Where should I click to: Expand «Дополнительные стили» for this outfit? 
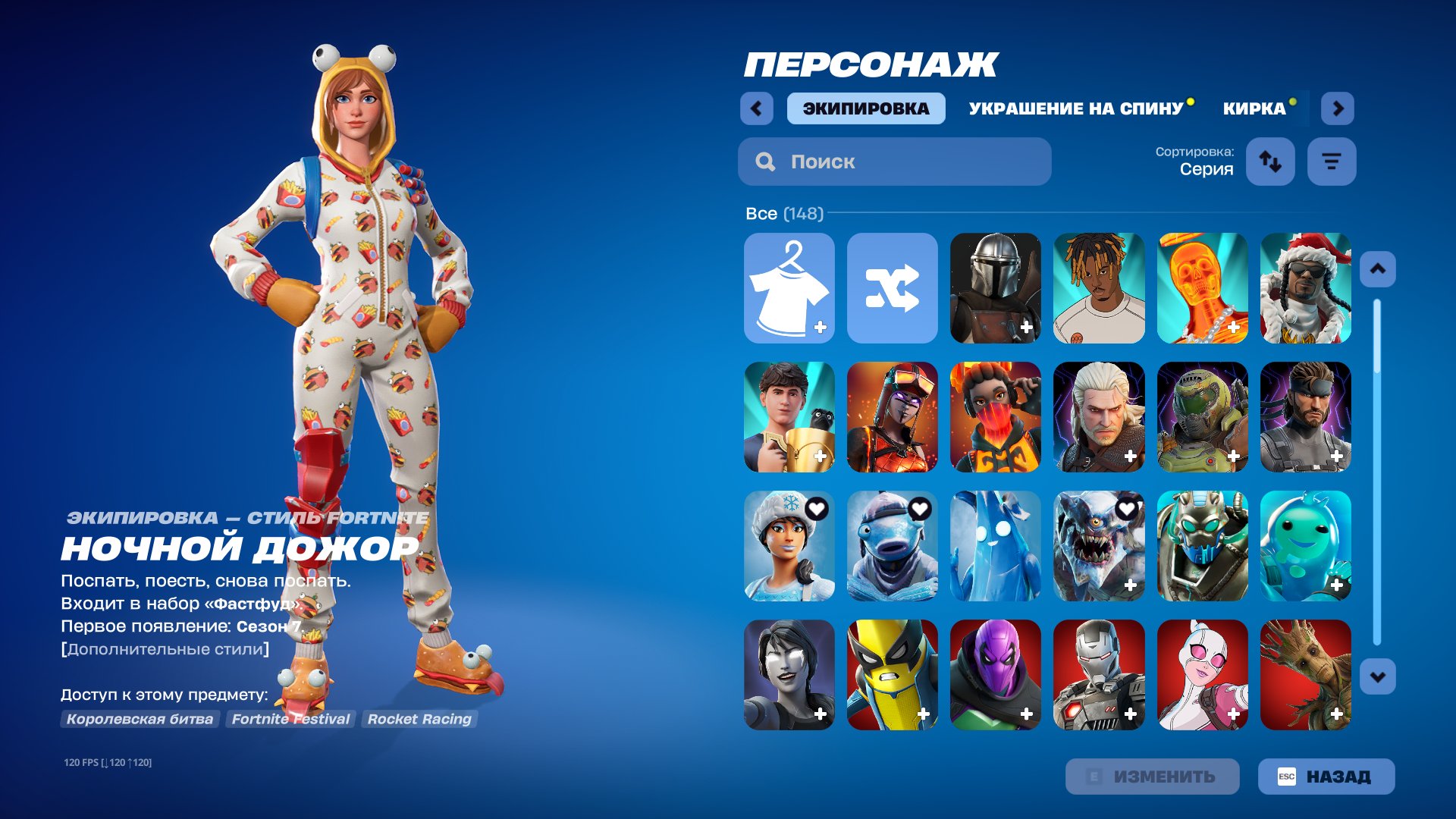point(164,648)
